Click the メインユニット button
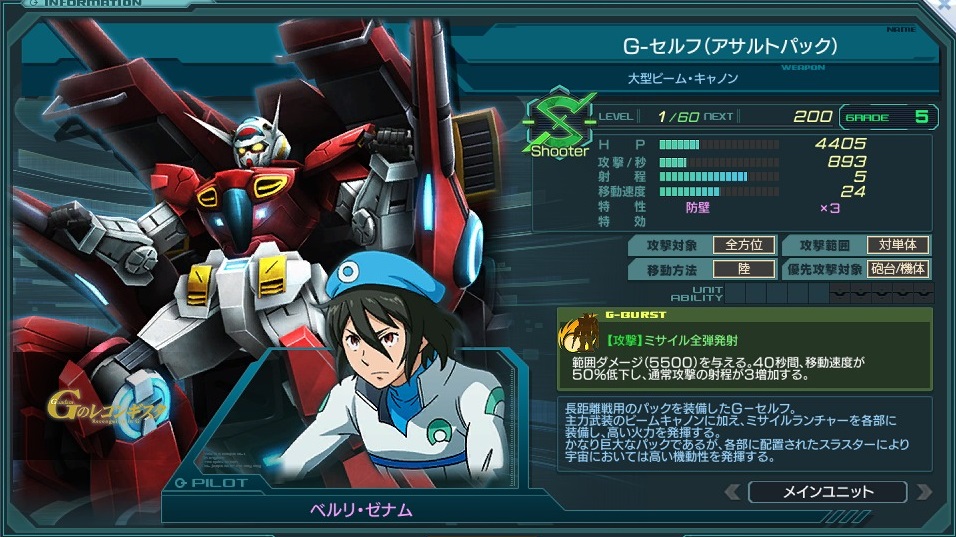Viewport: 956px width, 537px height. pos(827,492)
